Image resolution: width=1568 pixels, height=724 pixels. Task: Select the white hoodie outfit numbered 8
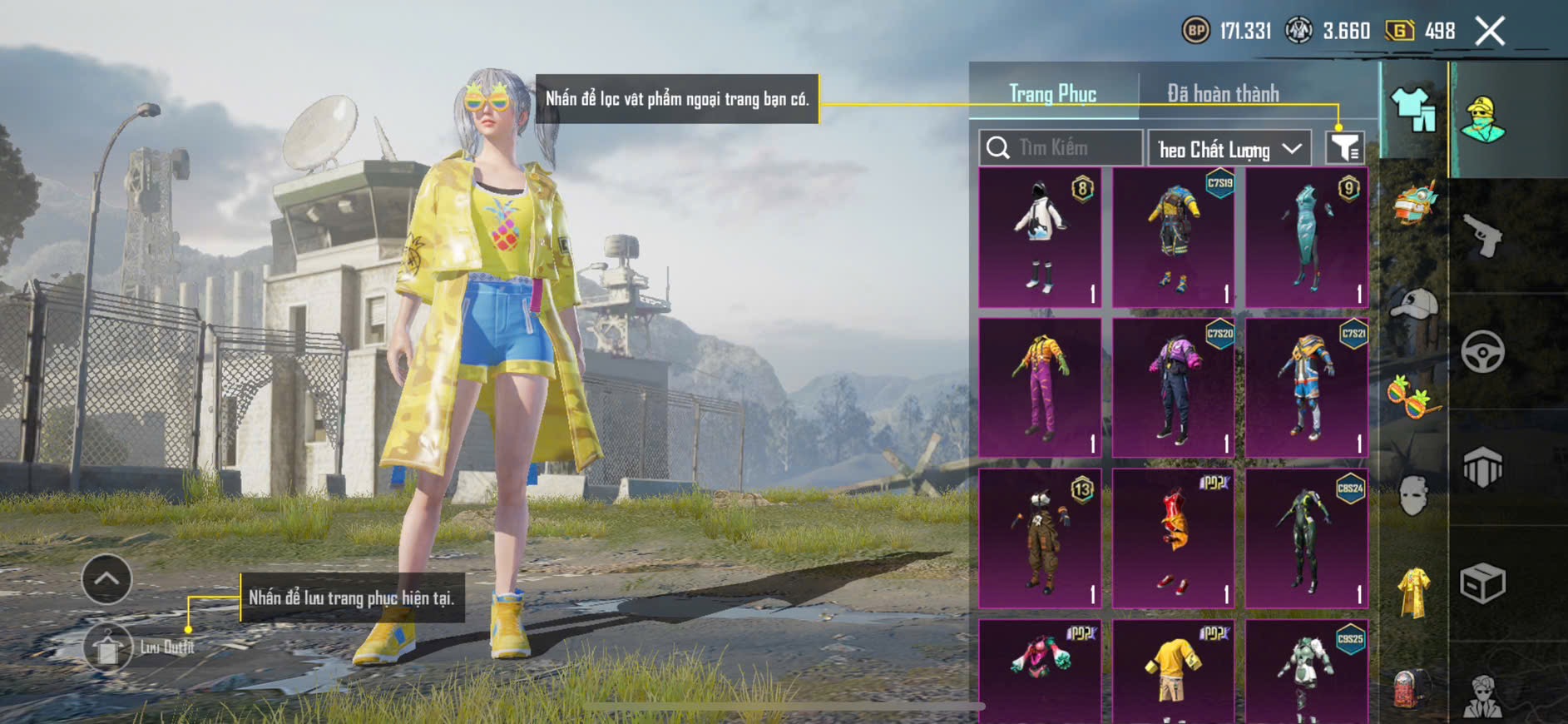1041,238
